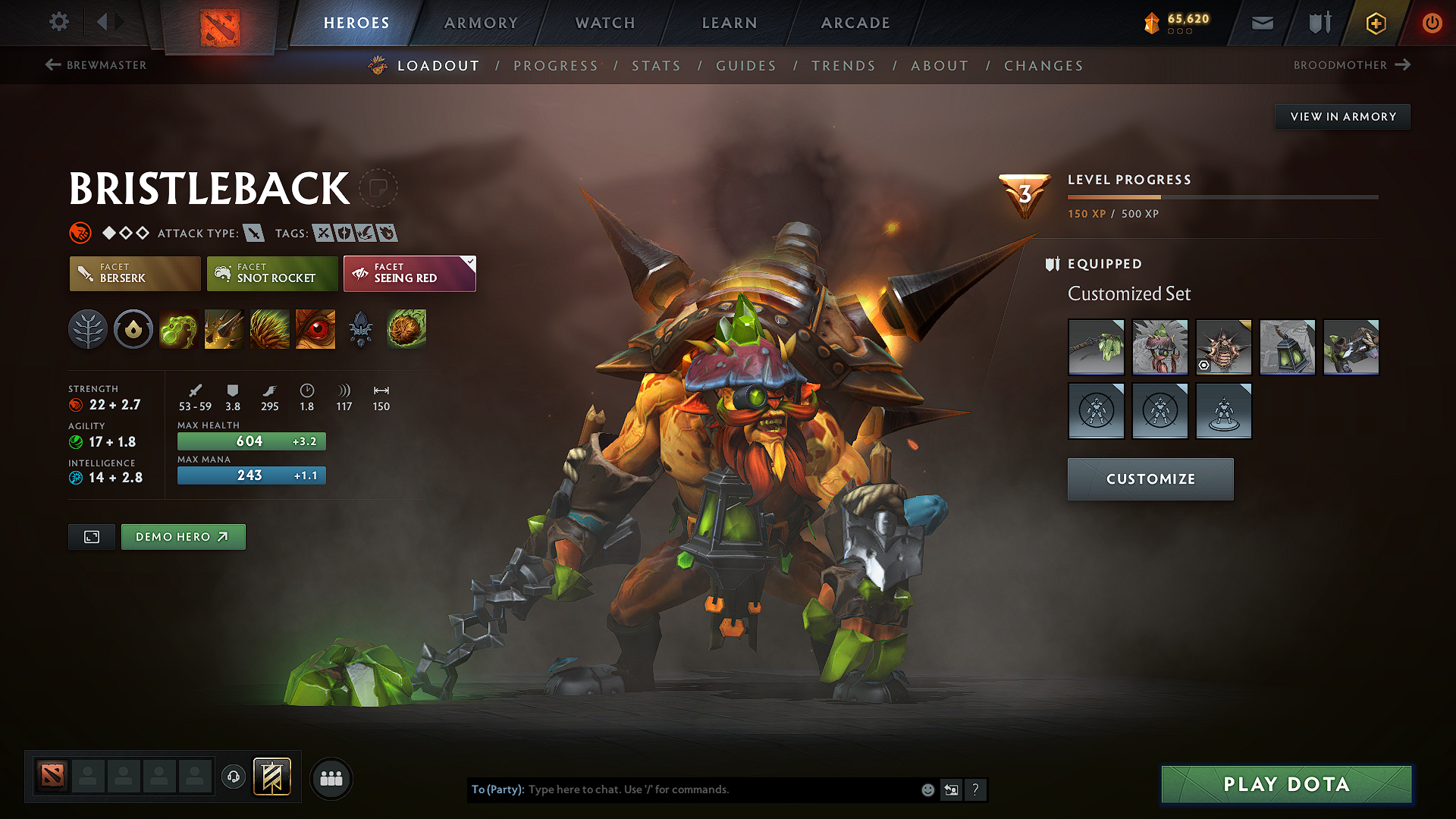Select the Quill Spray ability icon
Image resolution: width=1456 pixels, height=819 pixels.
click(224, 329)
